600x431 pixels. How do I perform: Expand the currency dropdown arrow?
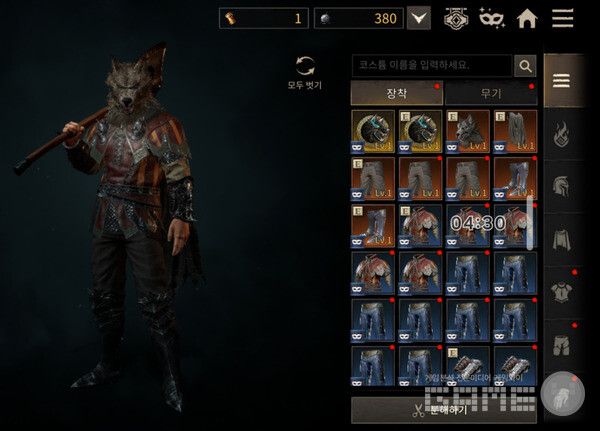pos(419,18)
